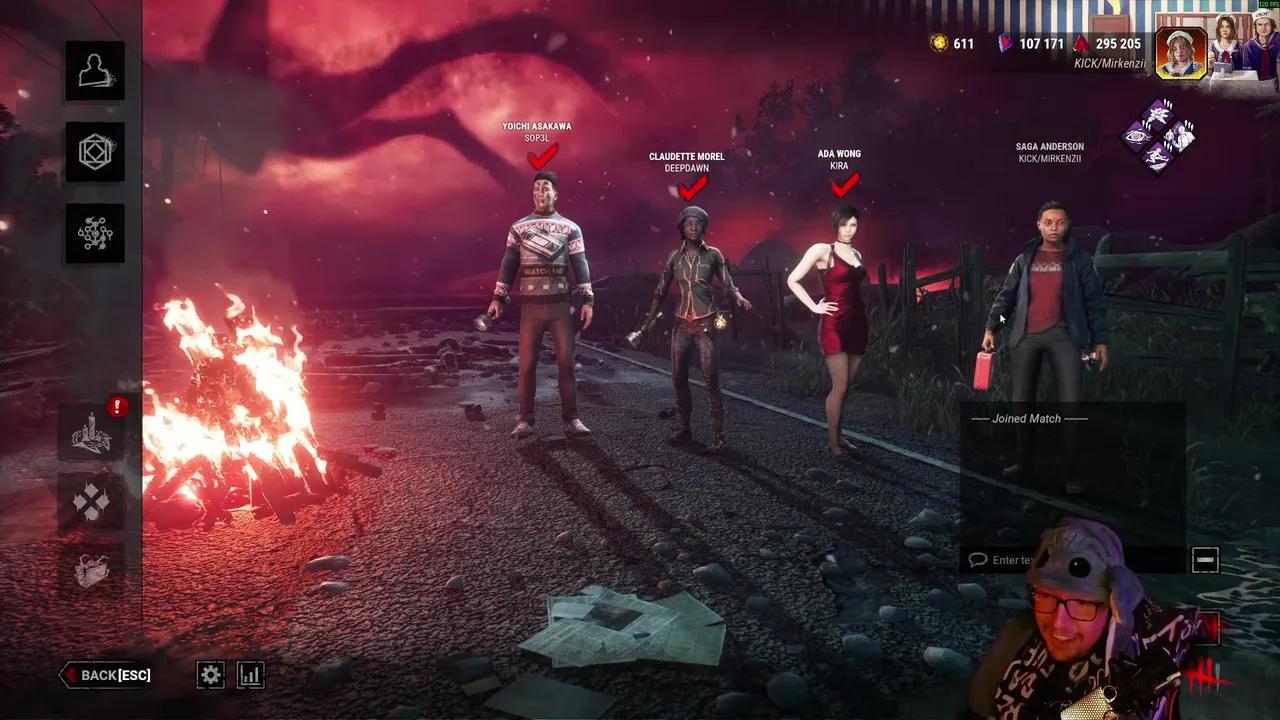
Task: Click Ada Wong's ready checkmark
Action: [843, 184]
